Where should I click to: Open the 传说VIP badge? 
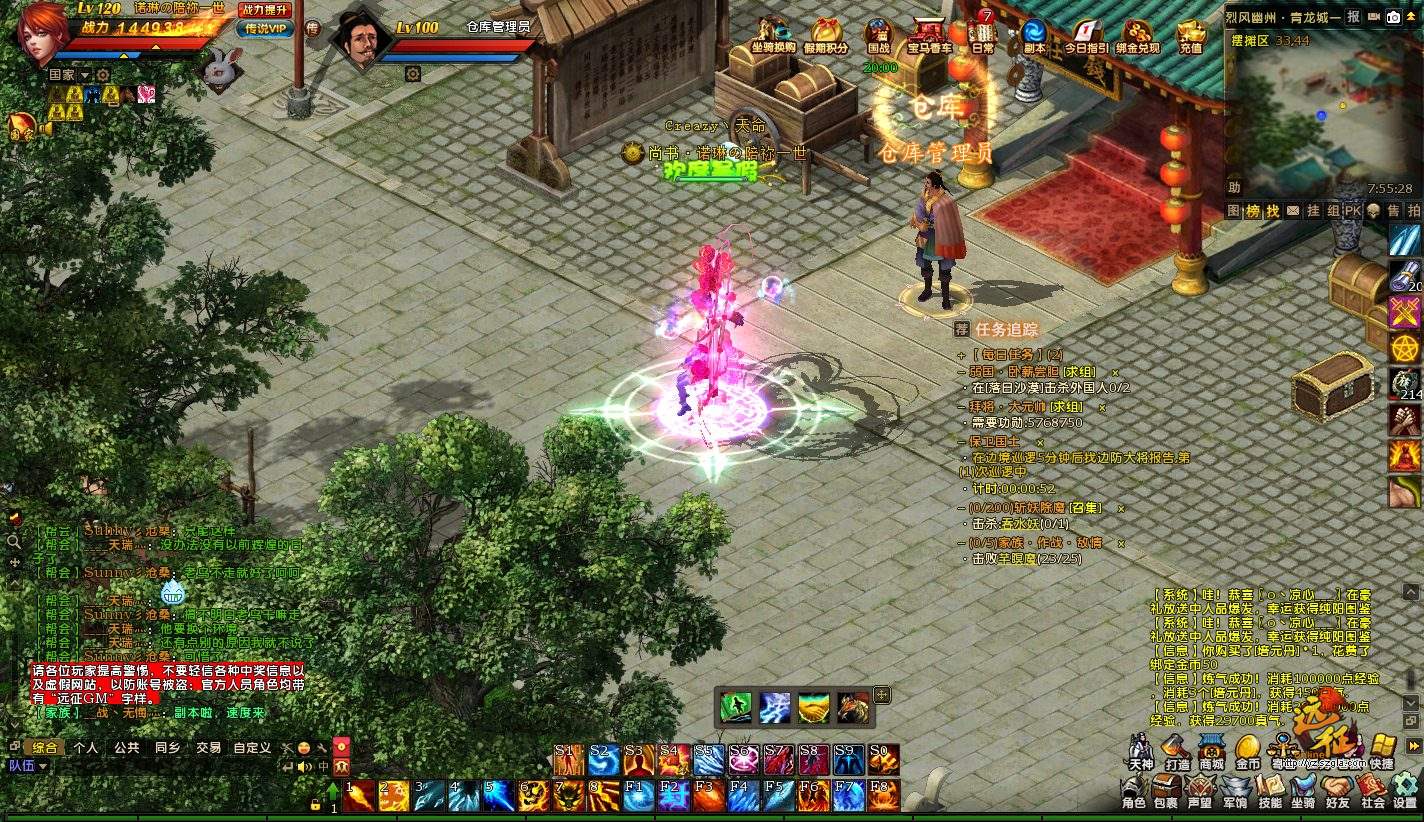click(265, 29)
